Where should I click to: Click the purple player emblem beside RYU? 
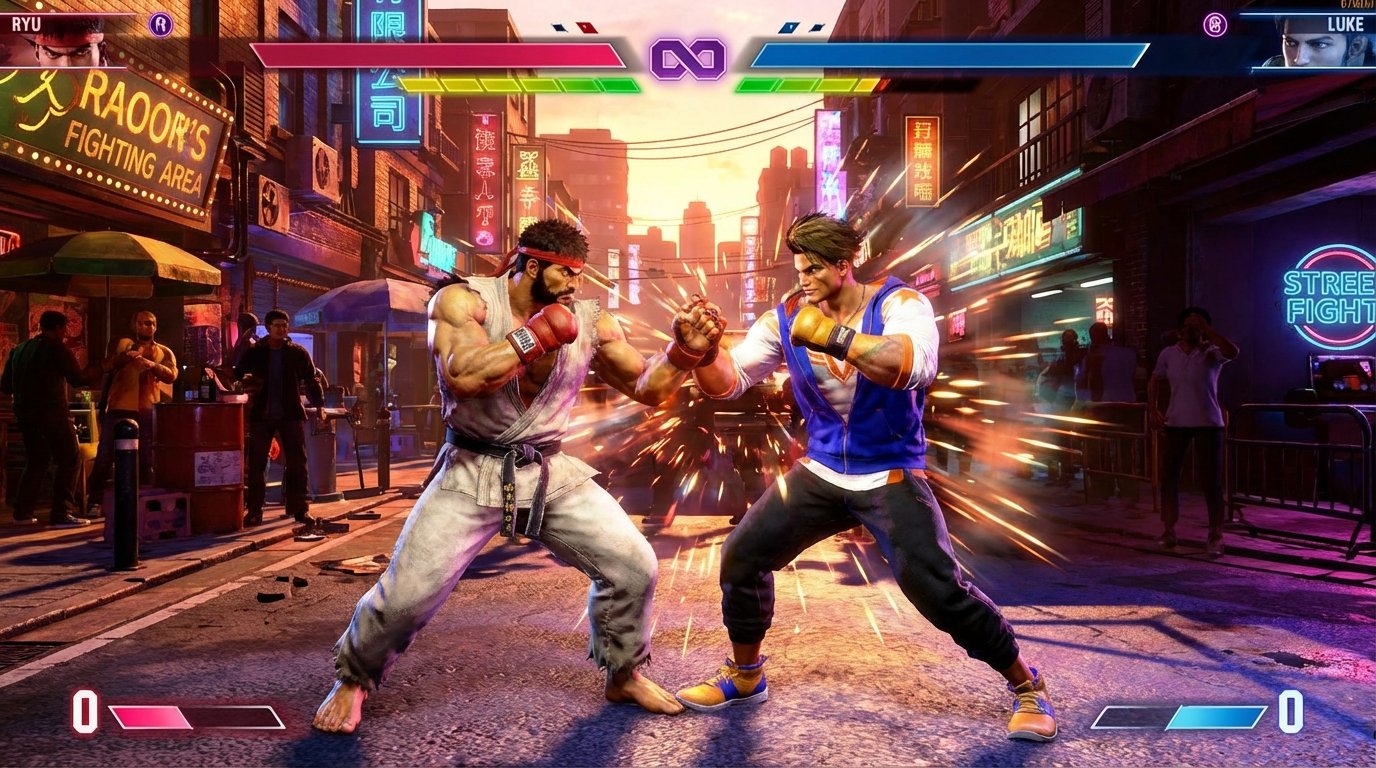160,26
